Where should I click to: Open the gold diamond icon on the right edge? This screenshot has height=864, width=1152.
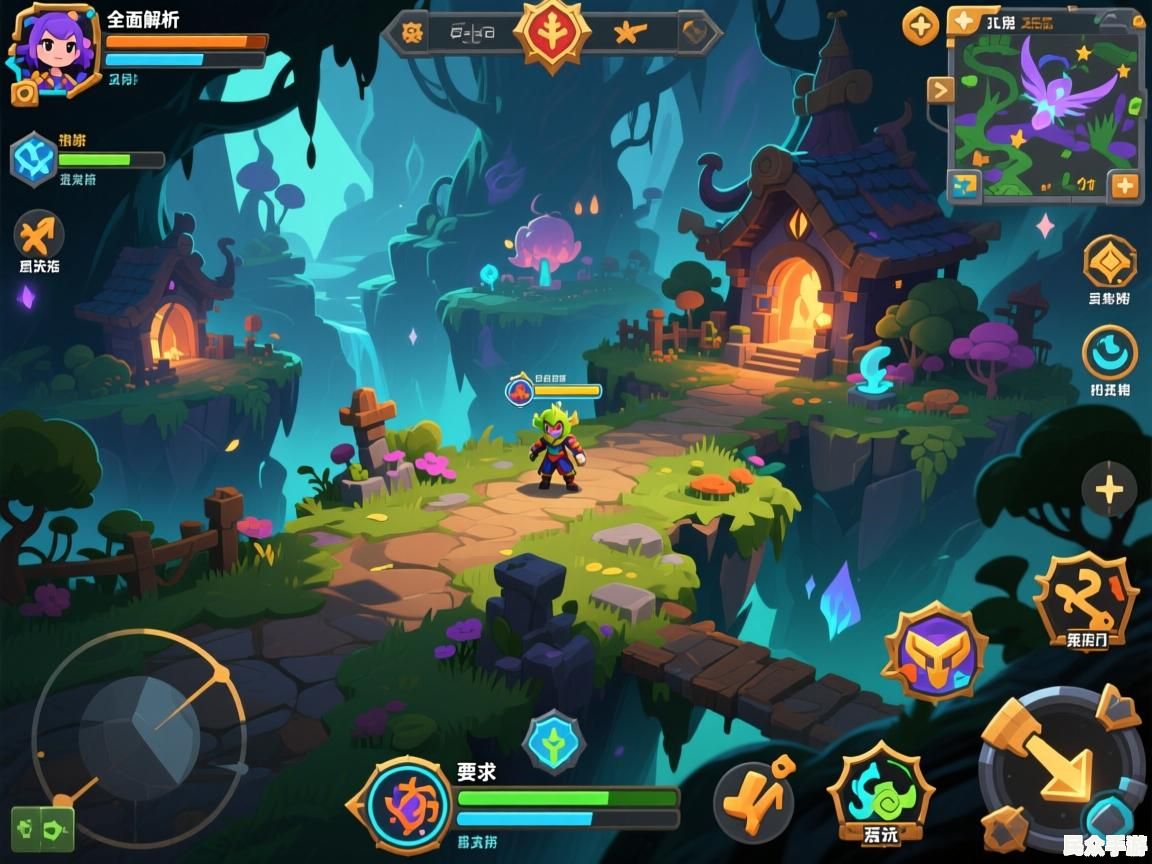coord(1110,261)
